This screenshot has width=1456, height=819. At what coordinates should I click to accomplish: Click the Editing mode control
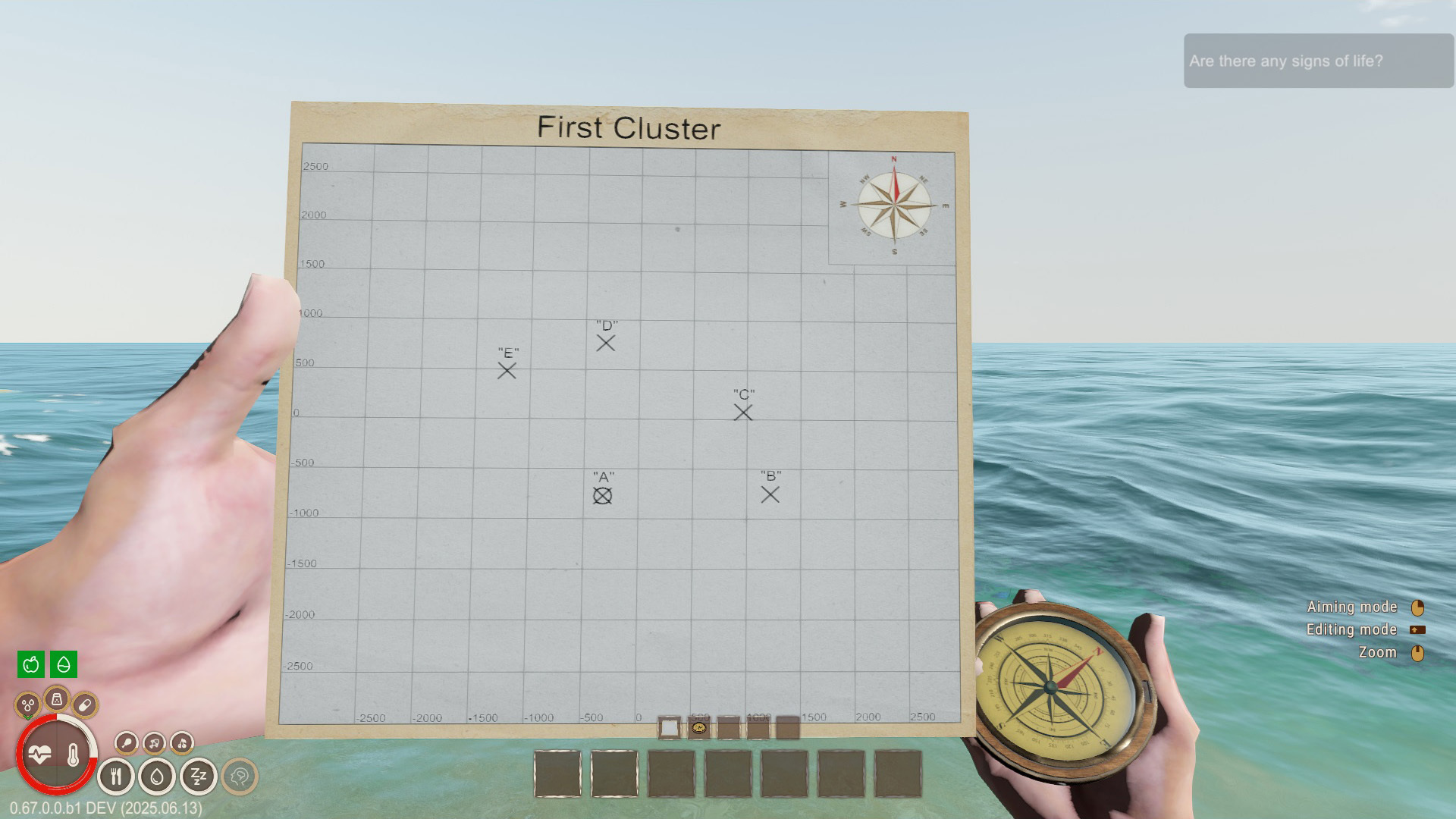coord(1353,629)
